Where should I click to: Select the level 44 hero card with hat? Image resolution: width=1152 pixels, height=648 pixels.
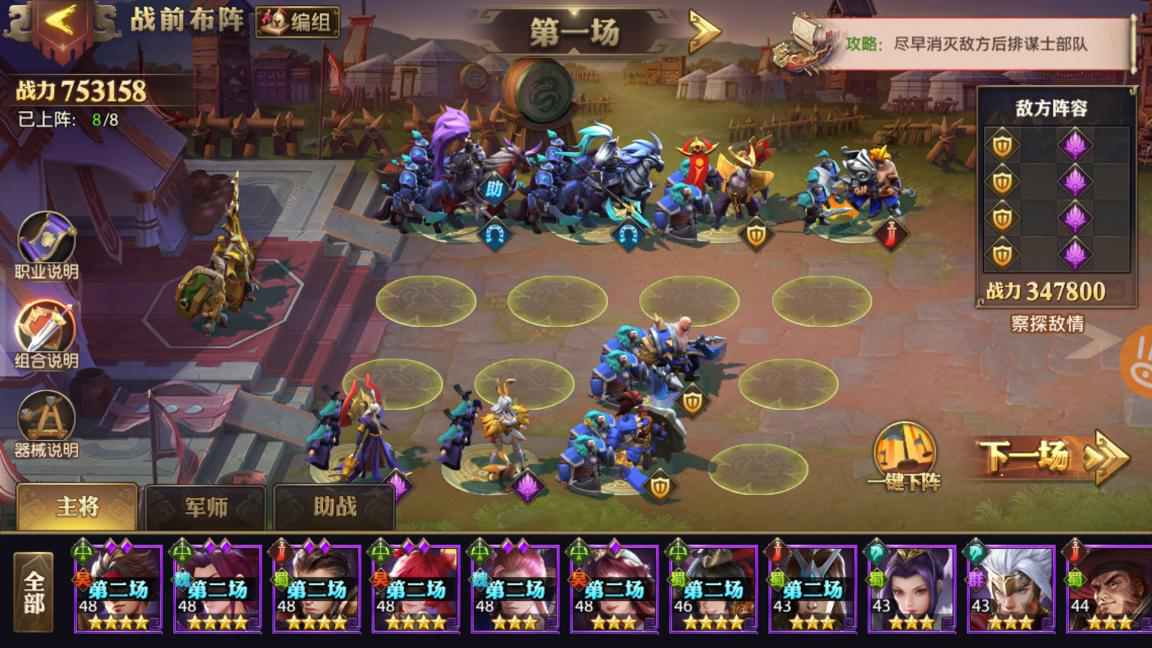(1109, 589)
